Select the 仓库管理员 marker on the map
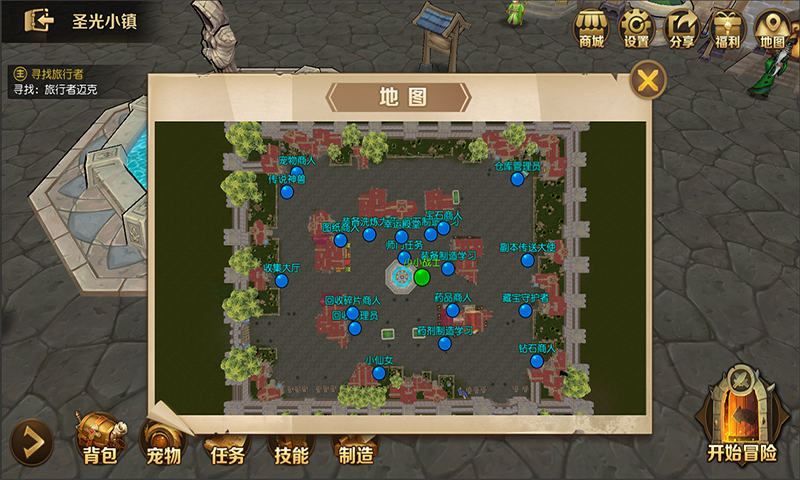 pyautogui.click(x=517, y=179)
